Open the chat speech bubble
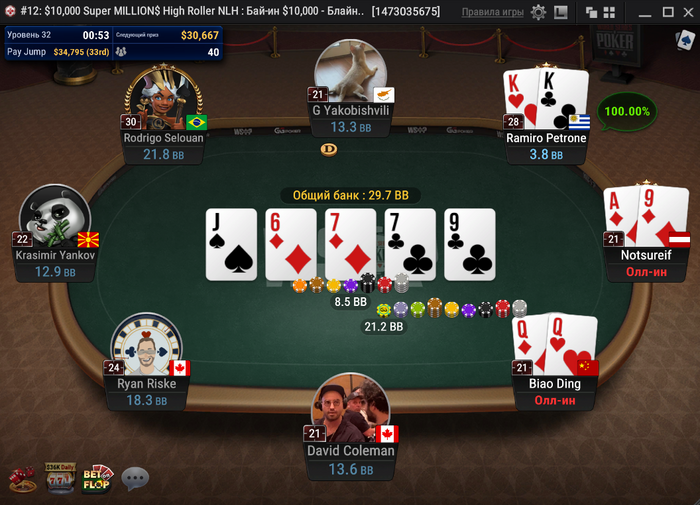Image resolution: width=700 pixels, height=505 pixels. [135, 479]
